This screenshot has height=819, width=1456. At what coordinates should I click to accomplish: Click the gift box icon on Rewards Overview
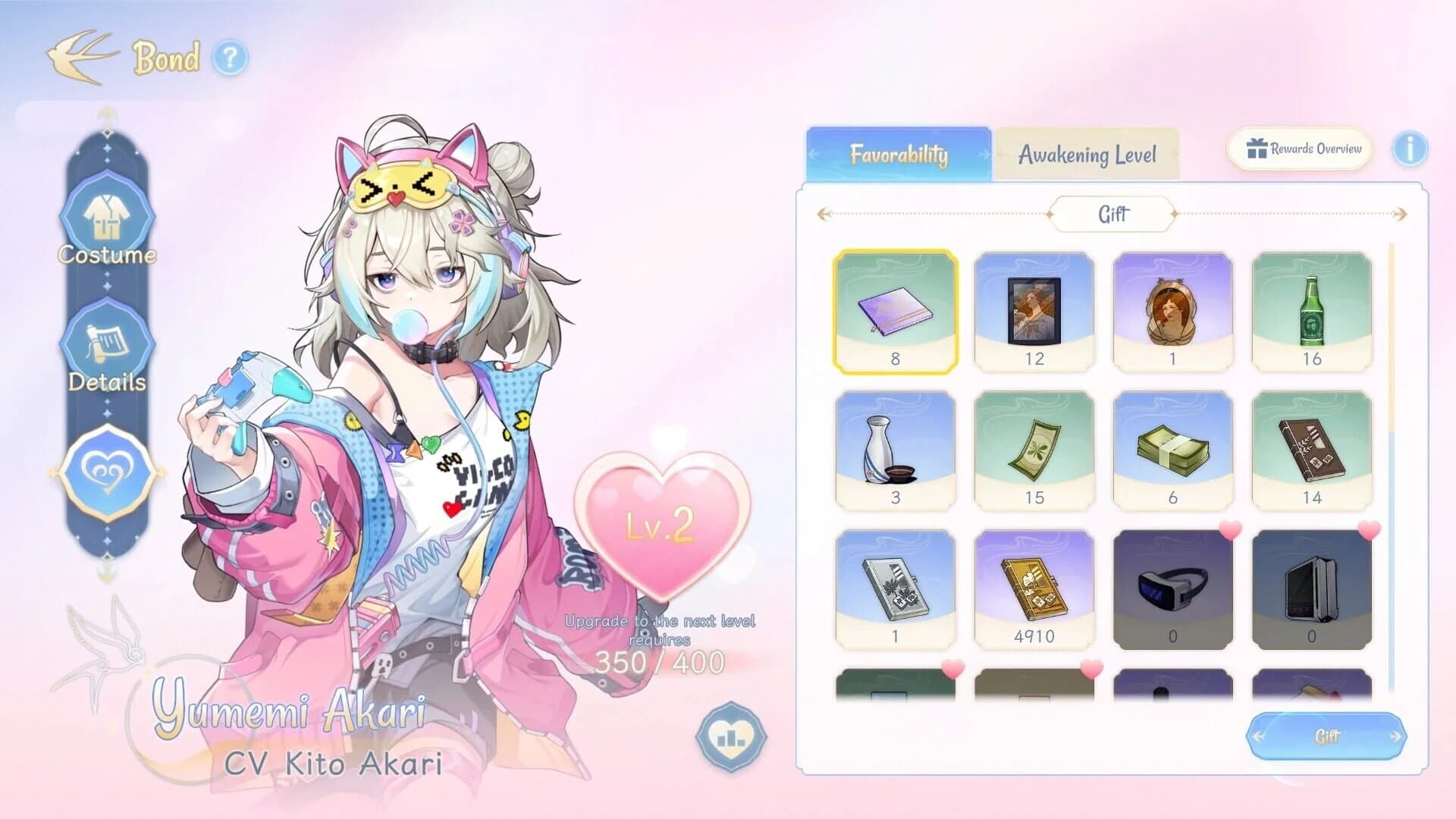point(1257,149)
